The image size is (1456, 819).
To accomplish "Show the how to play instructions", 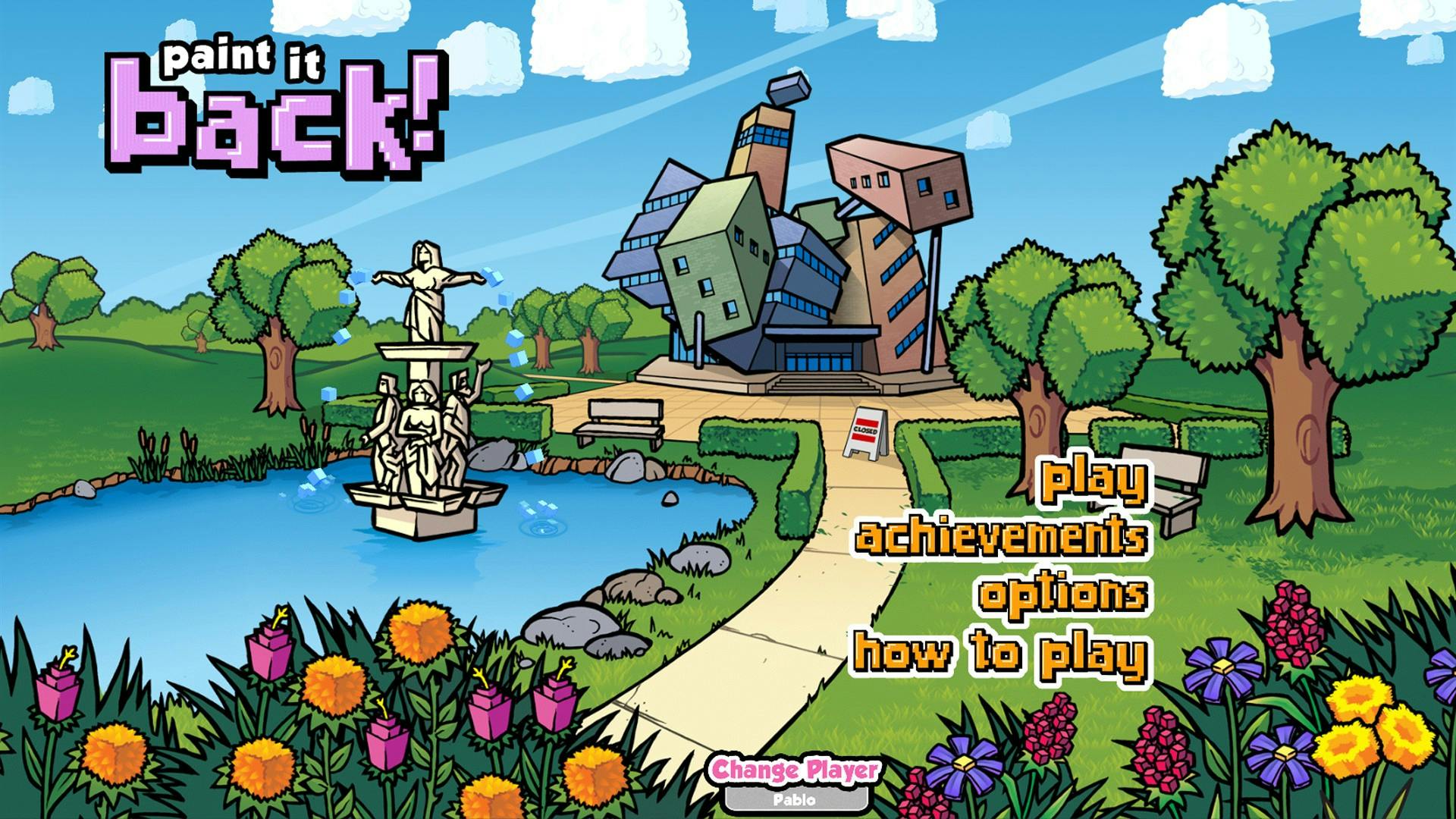I will point(999,653).
